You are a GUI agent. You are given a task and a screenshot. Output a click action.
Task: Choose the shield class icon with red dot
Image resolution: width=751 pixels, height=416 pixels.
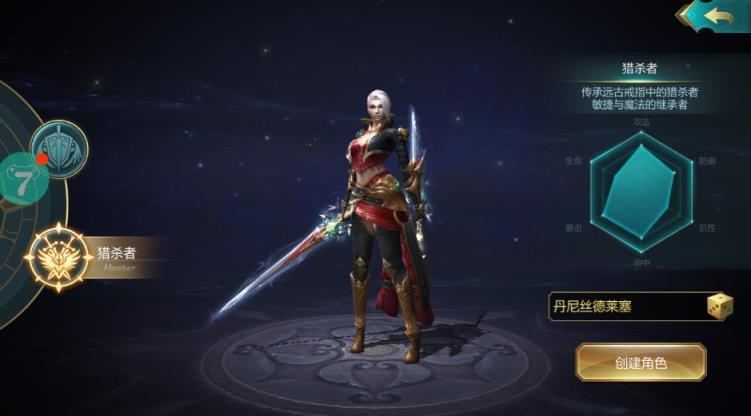click(59, 149)
